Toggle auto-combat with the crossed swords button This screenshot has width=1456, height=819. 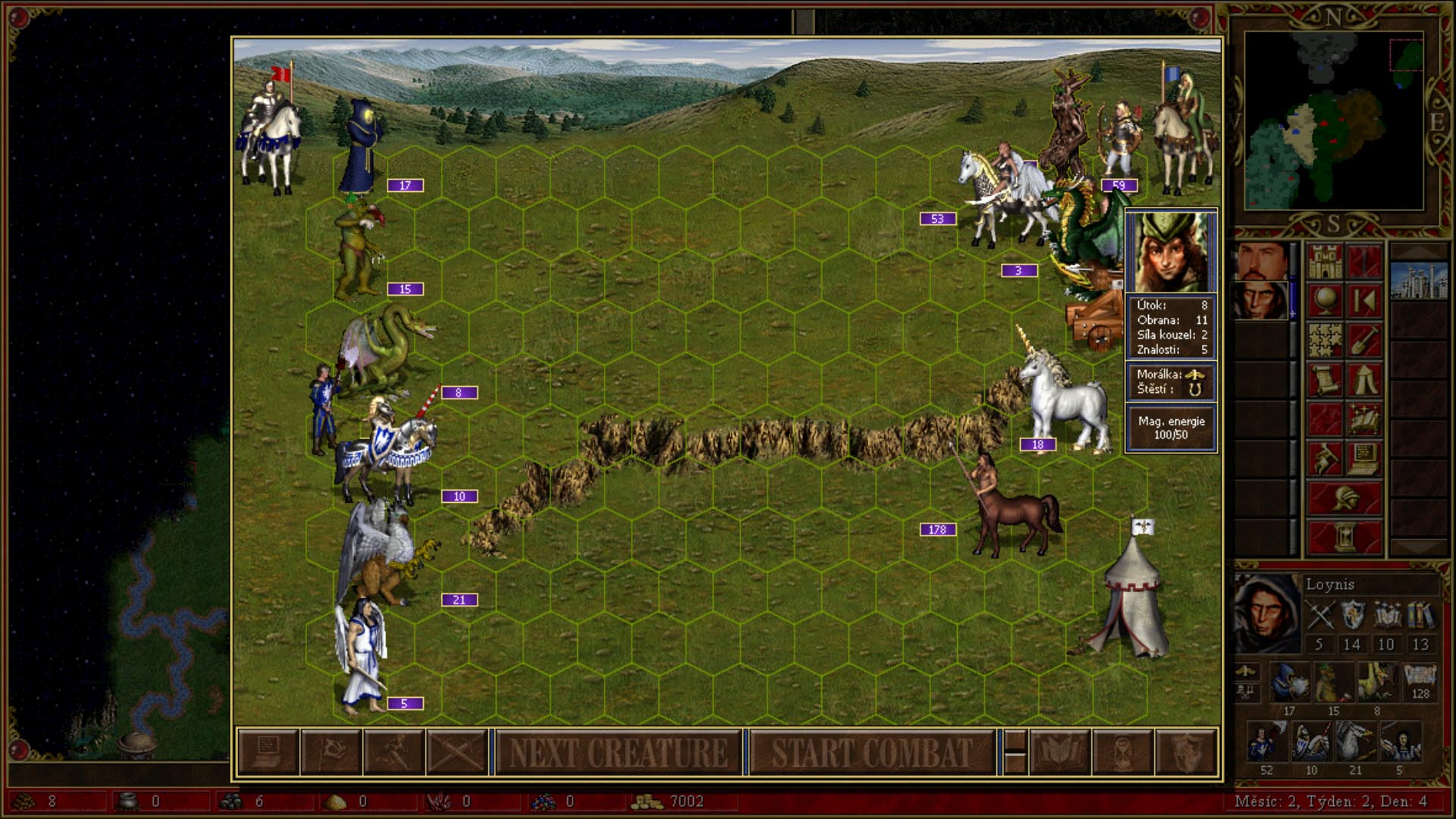tap(457, 753)
